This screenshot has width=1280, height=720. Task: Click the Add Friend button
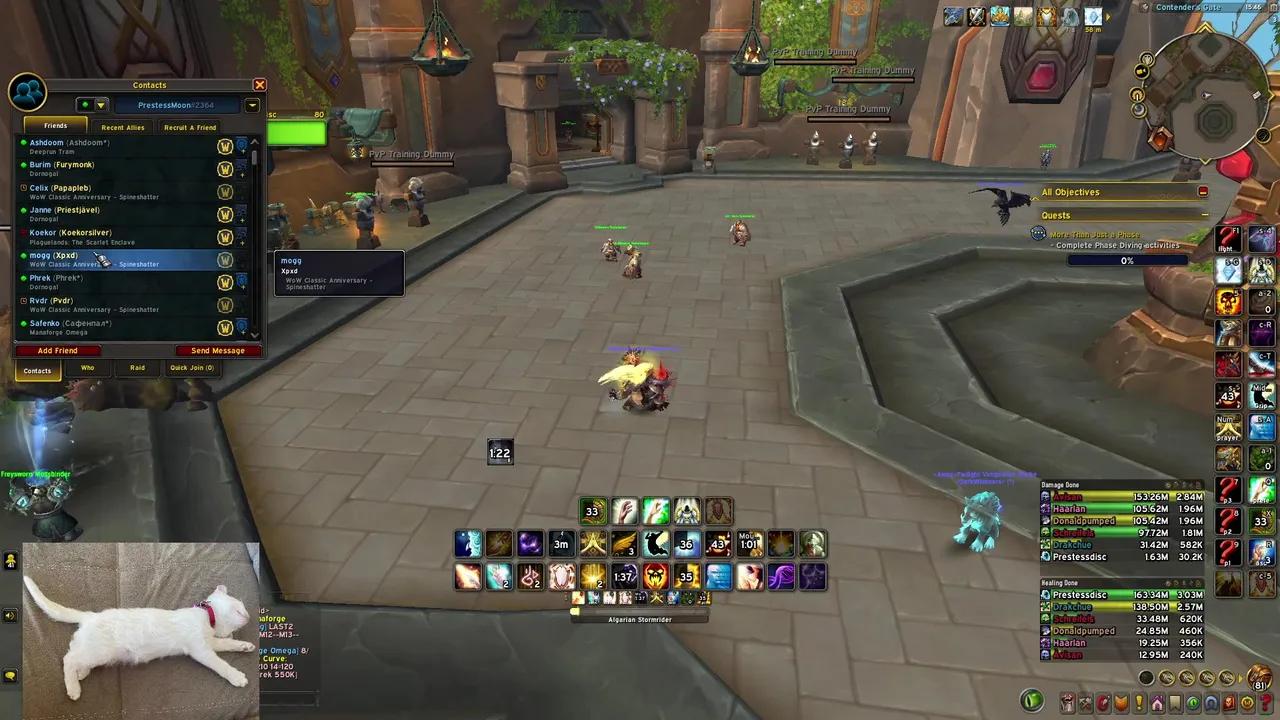[x=57, y=351]
